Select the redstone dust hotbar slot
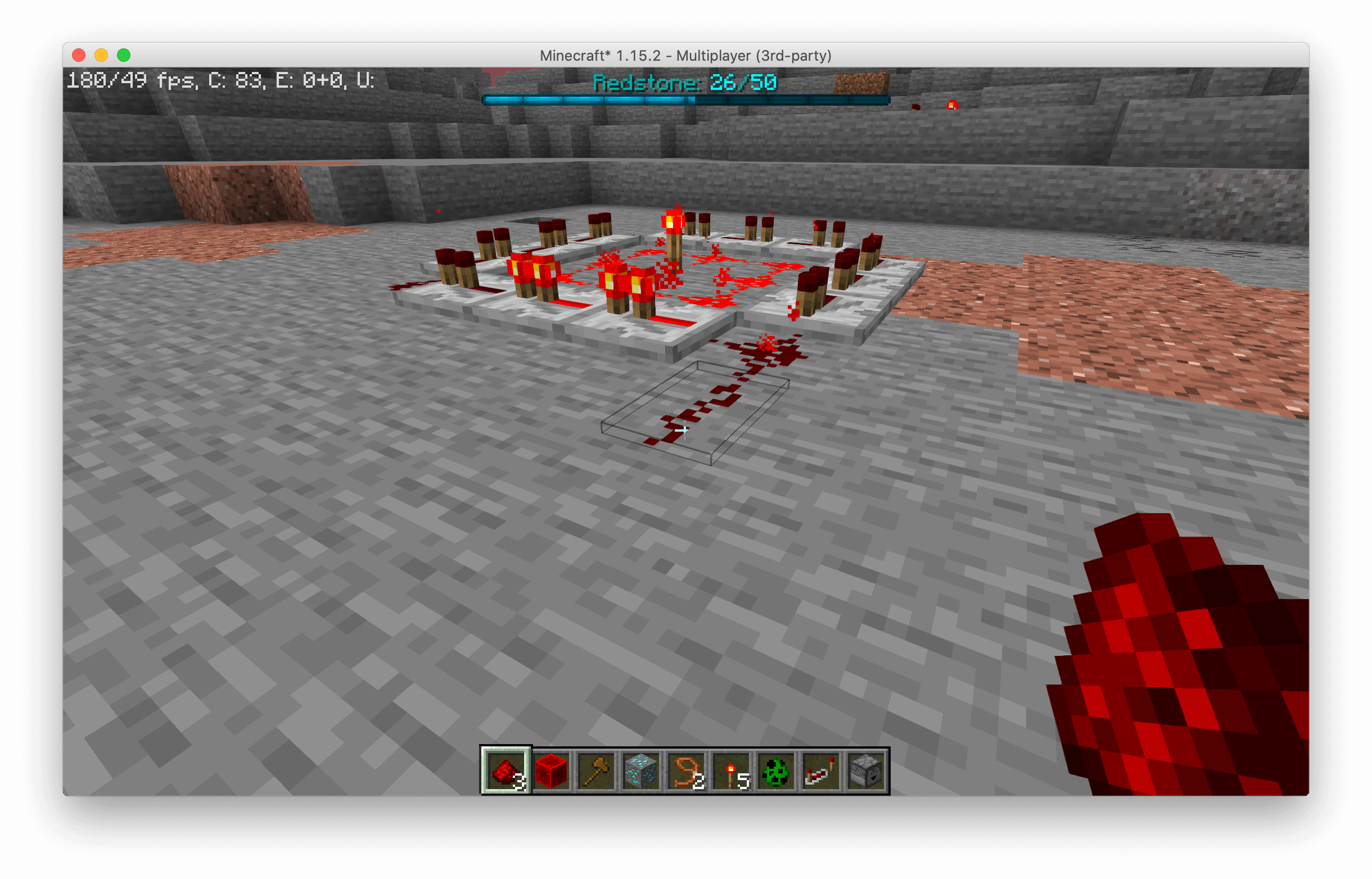The image size is (1372, 879). (507, 771)
